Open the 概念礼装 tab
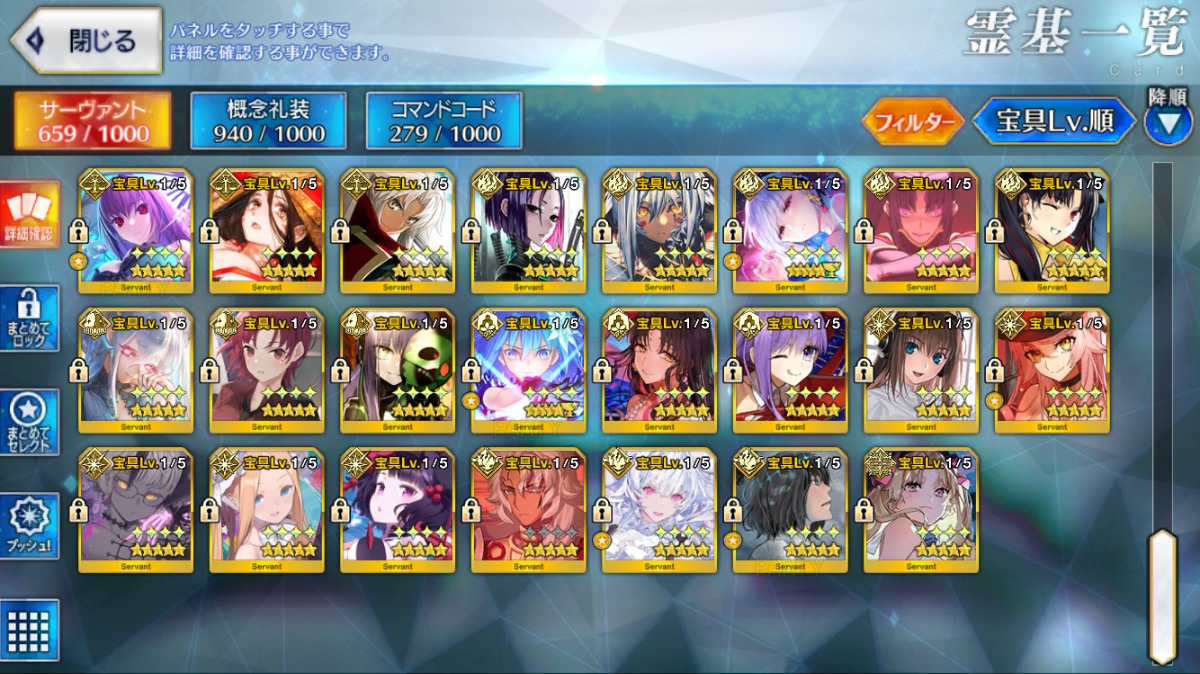This screenshot has width=1200, height=674. coord(268,122)
